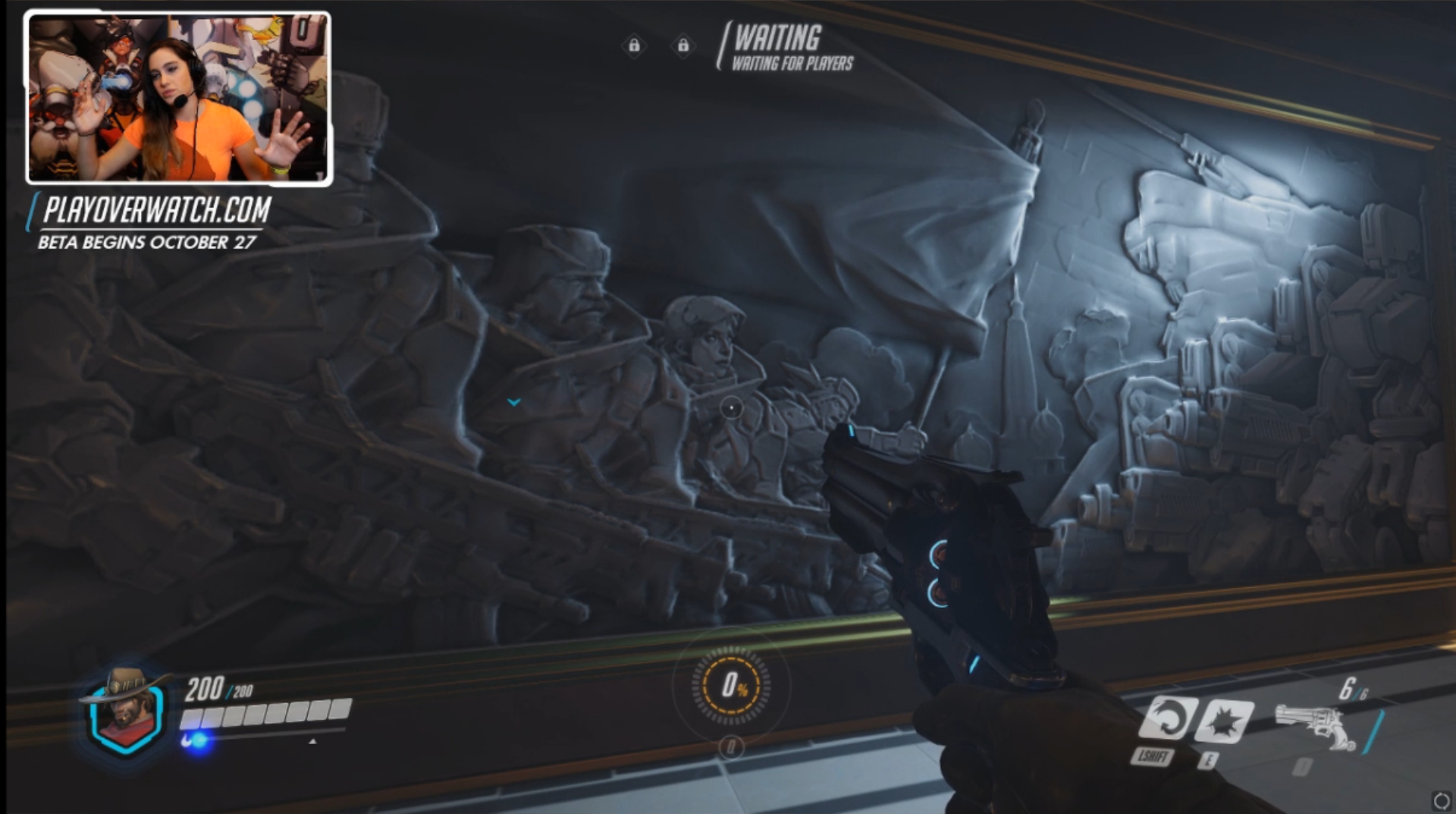Click the streamer webcam overlay
The width and height of the screenshot is (1456, 814).
[x=179, y=98]
